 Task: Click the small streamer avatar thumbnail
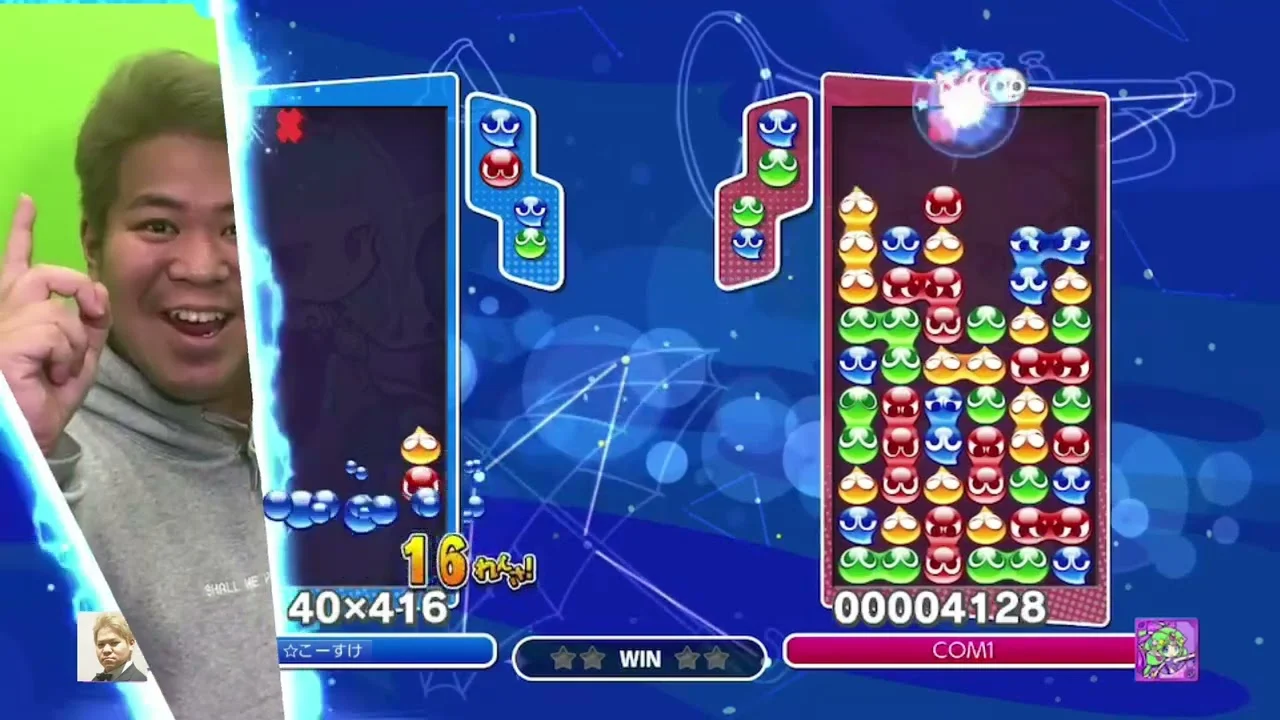(x=112, y=647)
